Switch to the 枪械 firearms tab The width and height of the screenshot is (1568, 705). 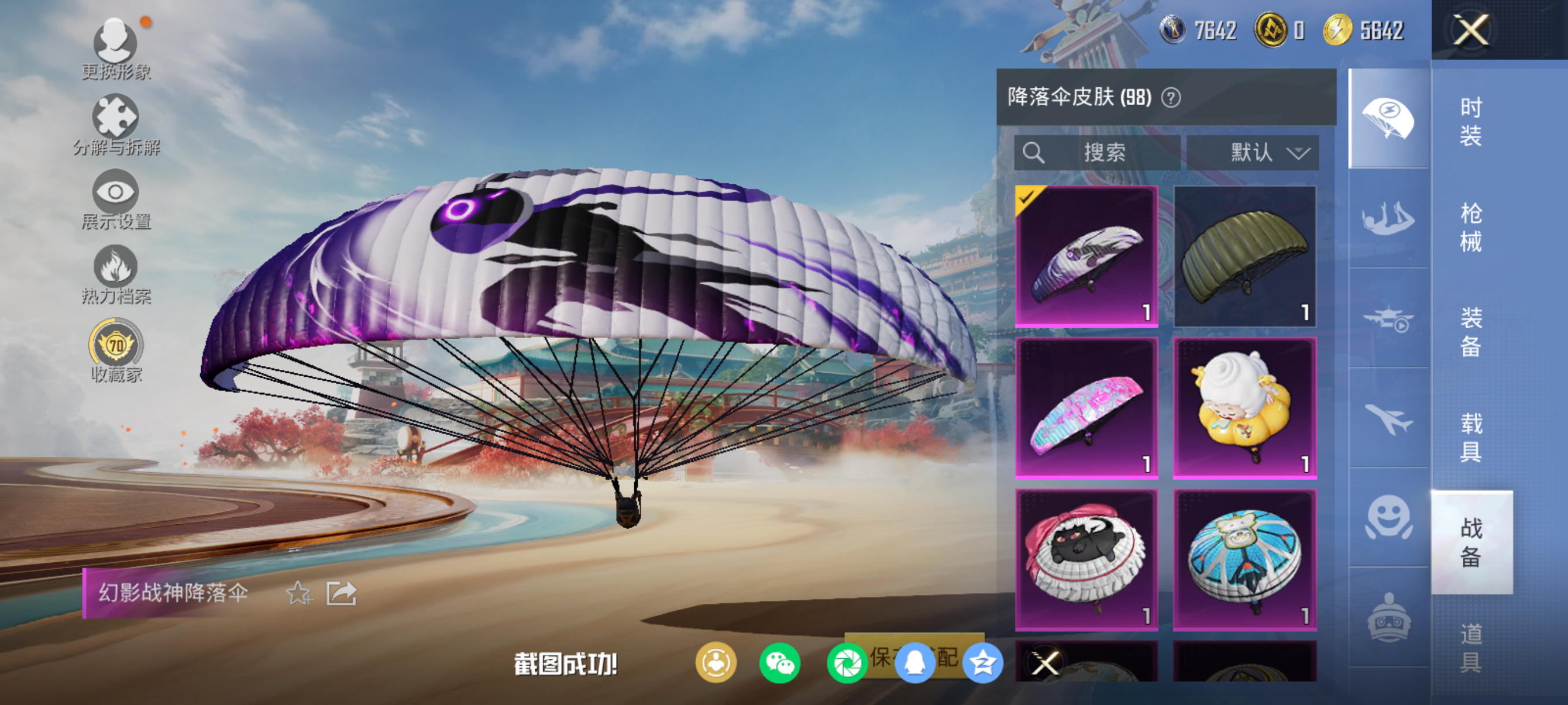[x=1471, y=227]
